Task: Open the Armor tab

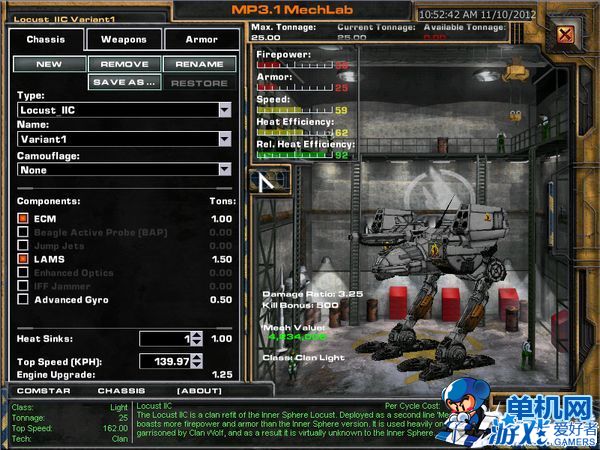Action: point(203,40)
